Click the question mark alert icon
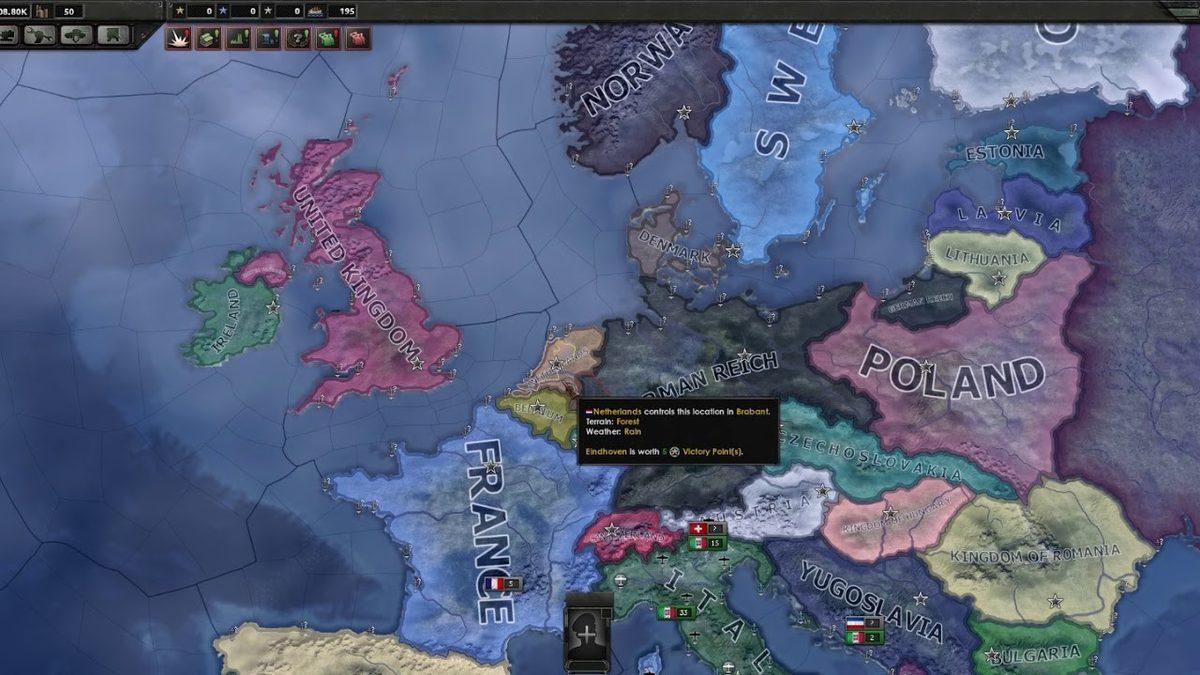1200x675 pixels. (x=298, y=38)
